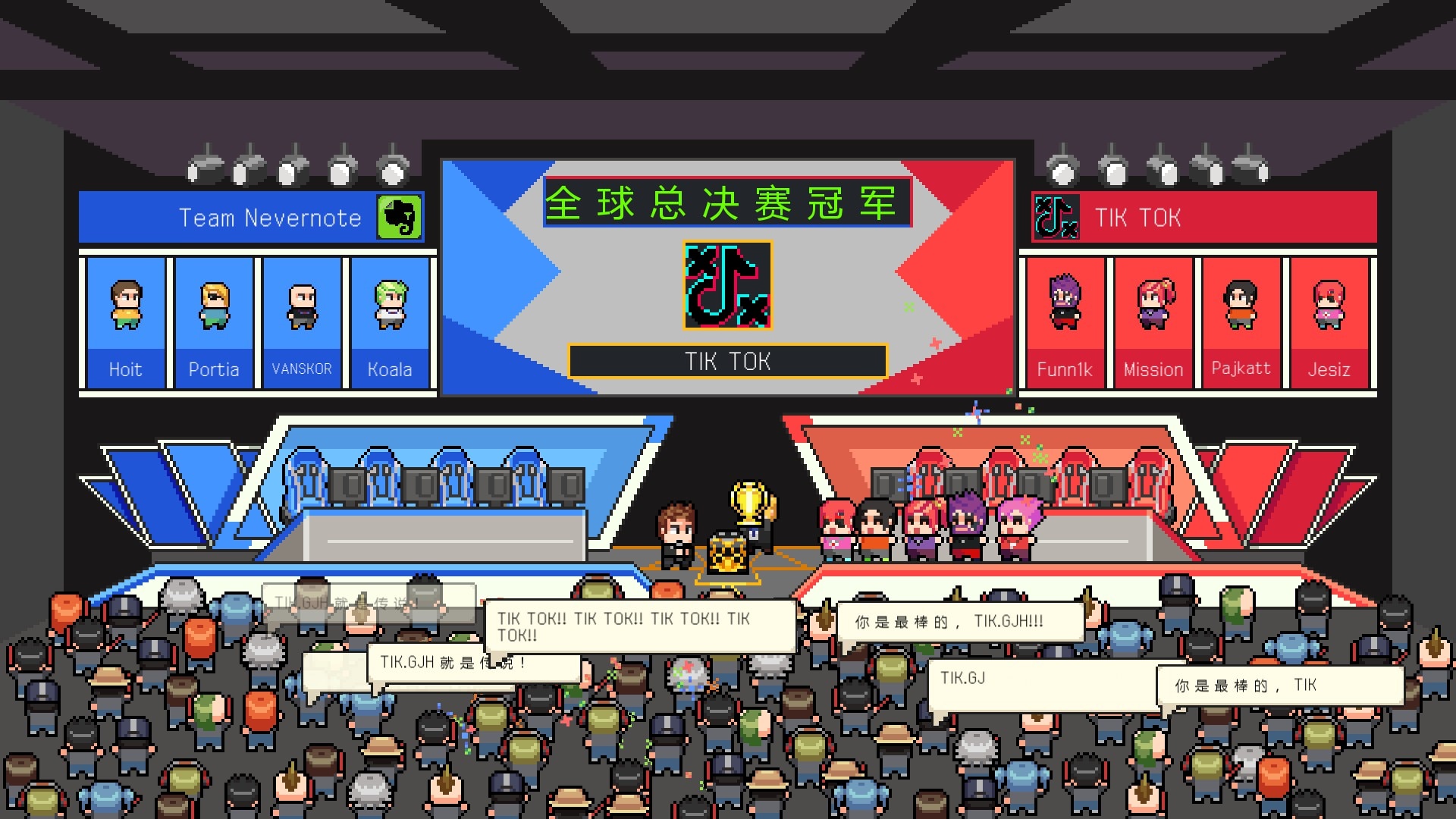Select the Team Nevernote elephant logo
Screen dimensions: 1456x819
tap(400, 217)
